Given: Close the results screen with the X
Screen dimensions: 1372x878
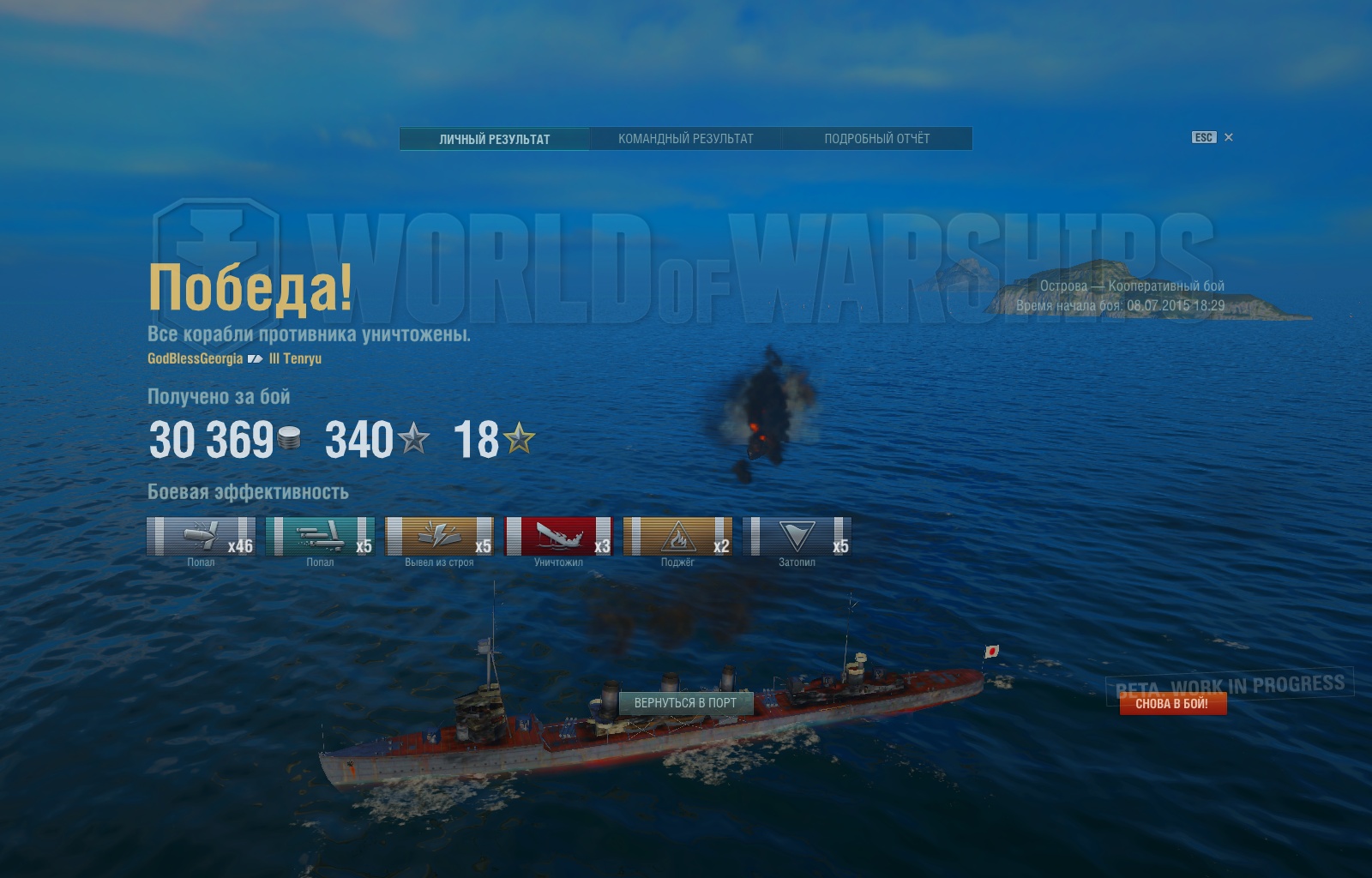Looking at the screenshot, I should 1229,137.
